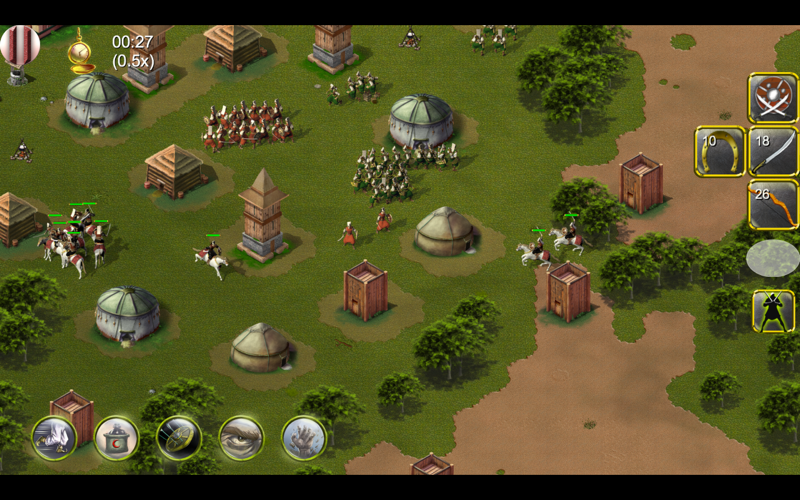Use the praying figure ability
800x500 pixels.
coord(54,437)
